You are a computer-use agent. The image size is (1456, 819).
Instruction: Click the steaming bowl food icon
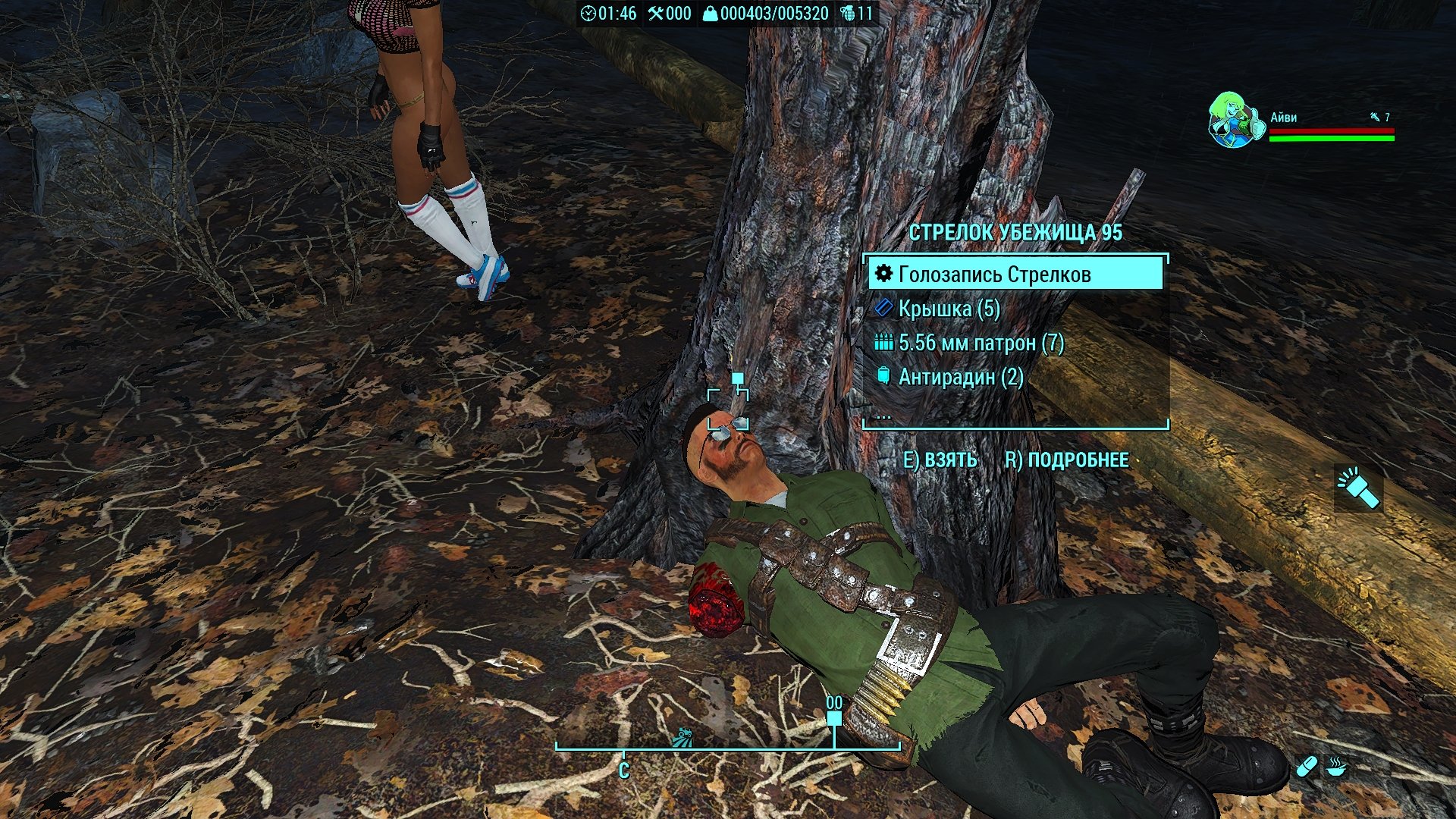click(1336, 767)
